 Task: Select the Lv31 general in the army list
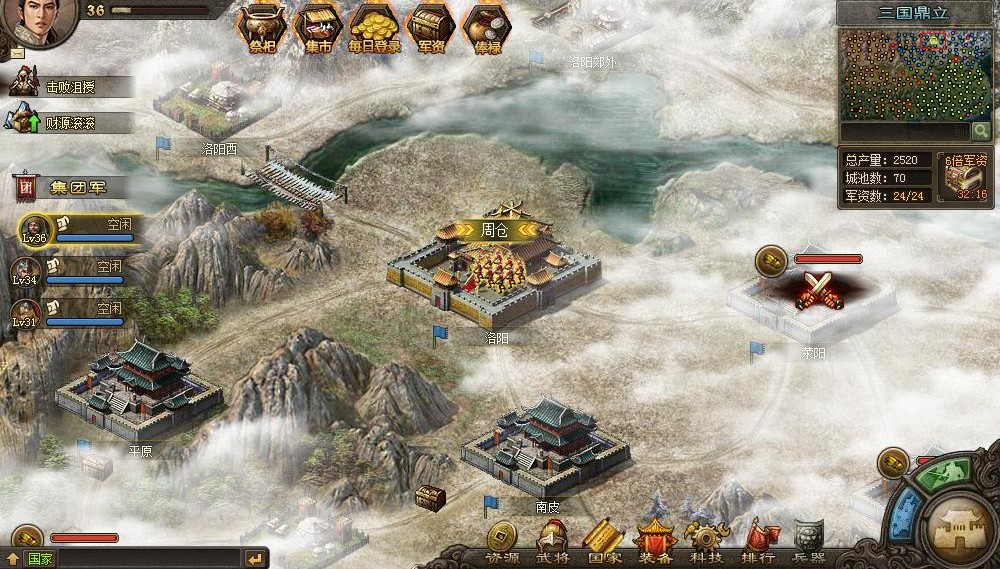68,314
